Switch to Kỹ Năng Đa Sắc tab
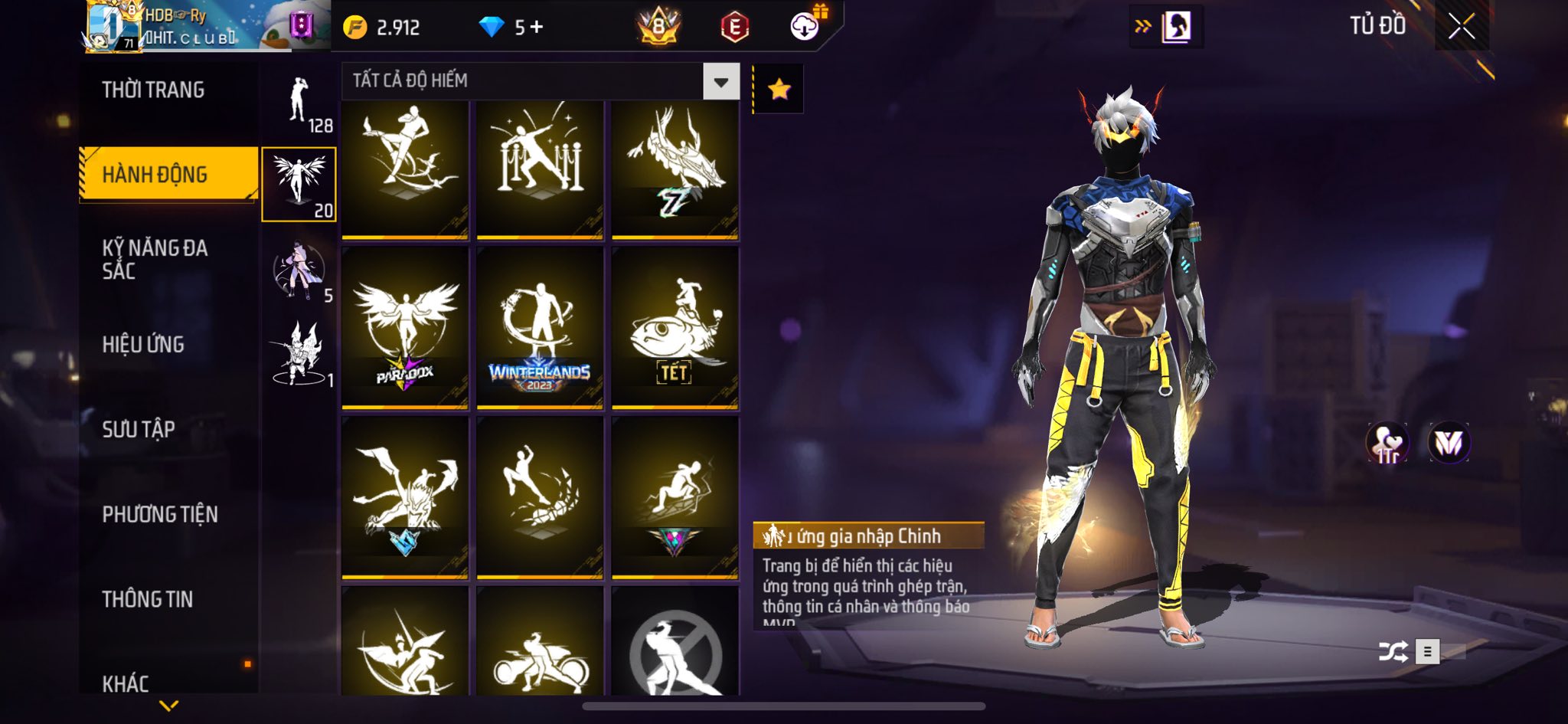1568x724 pixels. pyautogui.click(x=155, y=259)
